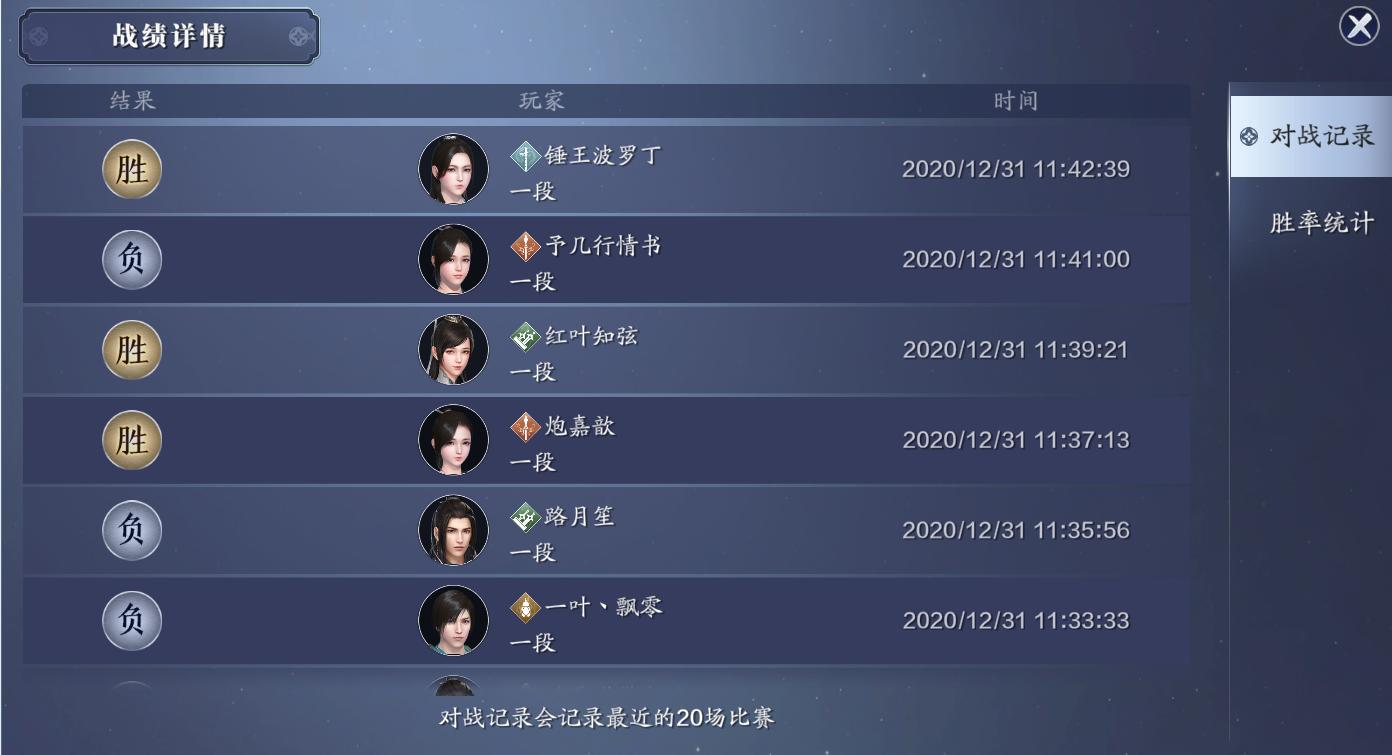
Task: Open 一叶丶飘零's avatar portrait
Action: tap(453, 621)
